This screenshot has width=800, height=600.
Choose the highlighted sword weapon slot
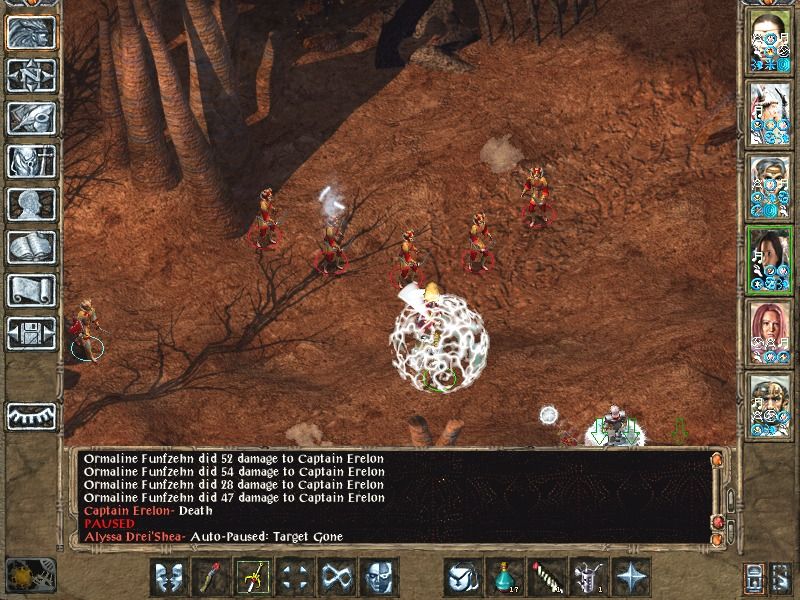[x=254, y=577]
